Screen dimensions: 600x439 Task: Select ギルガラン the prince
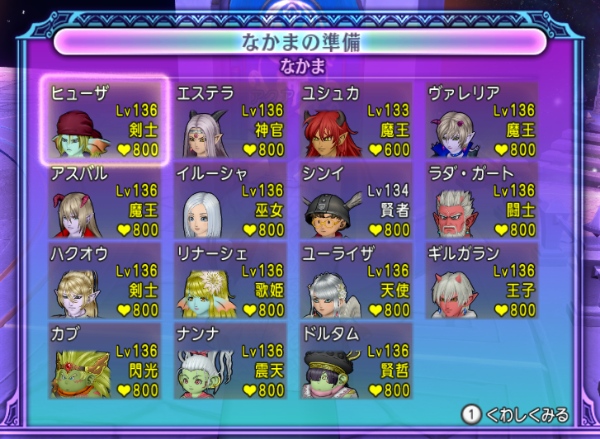[x=482, y=281]
